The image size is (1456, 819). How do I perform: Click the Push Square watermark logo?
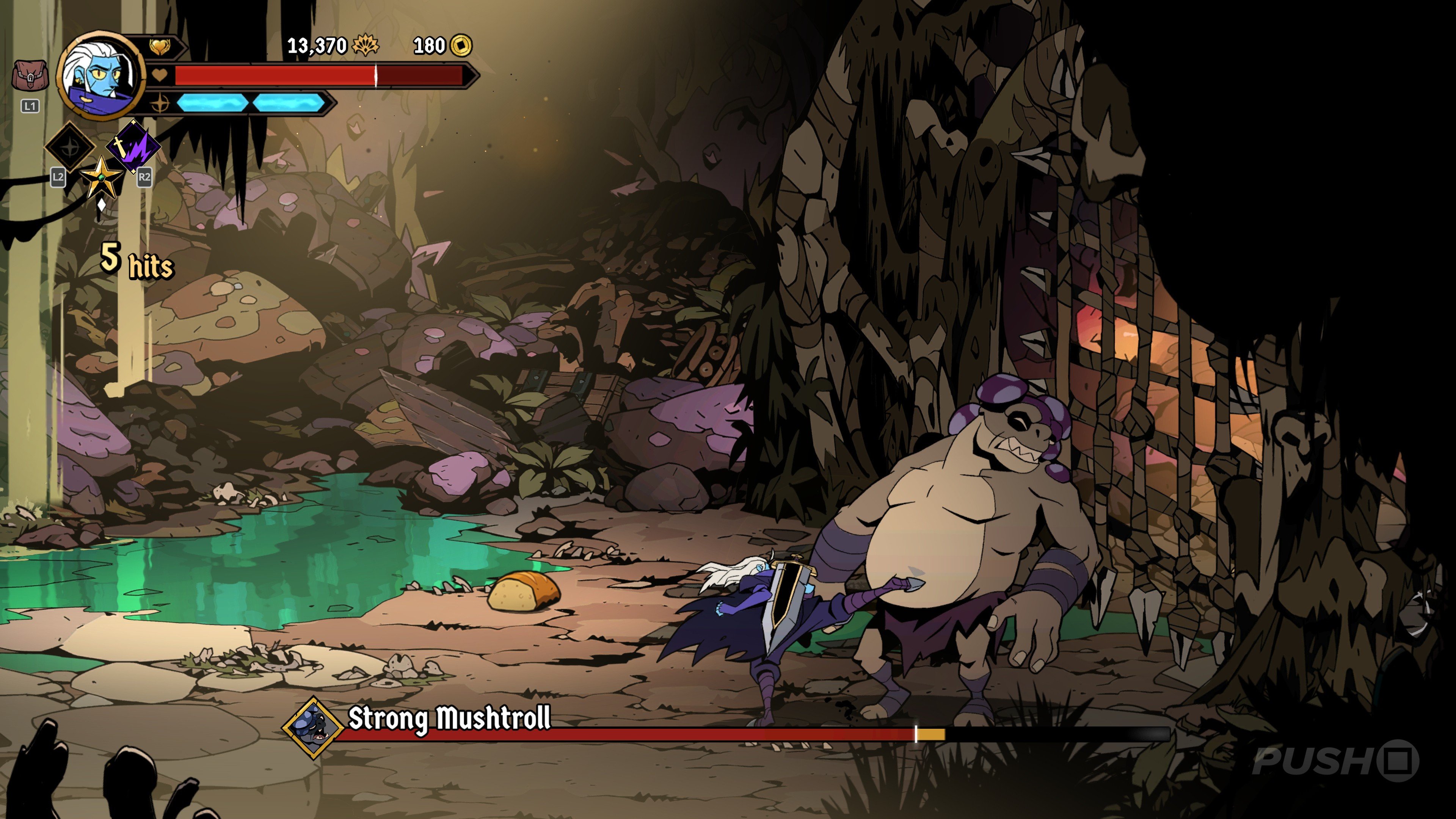coord(1335,761)
